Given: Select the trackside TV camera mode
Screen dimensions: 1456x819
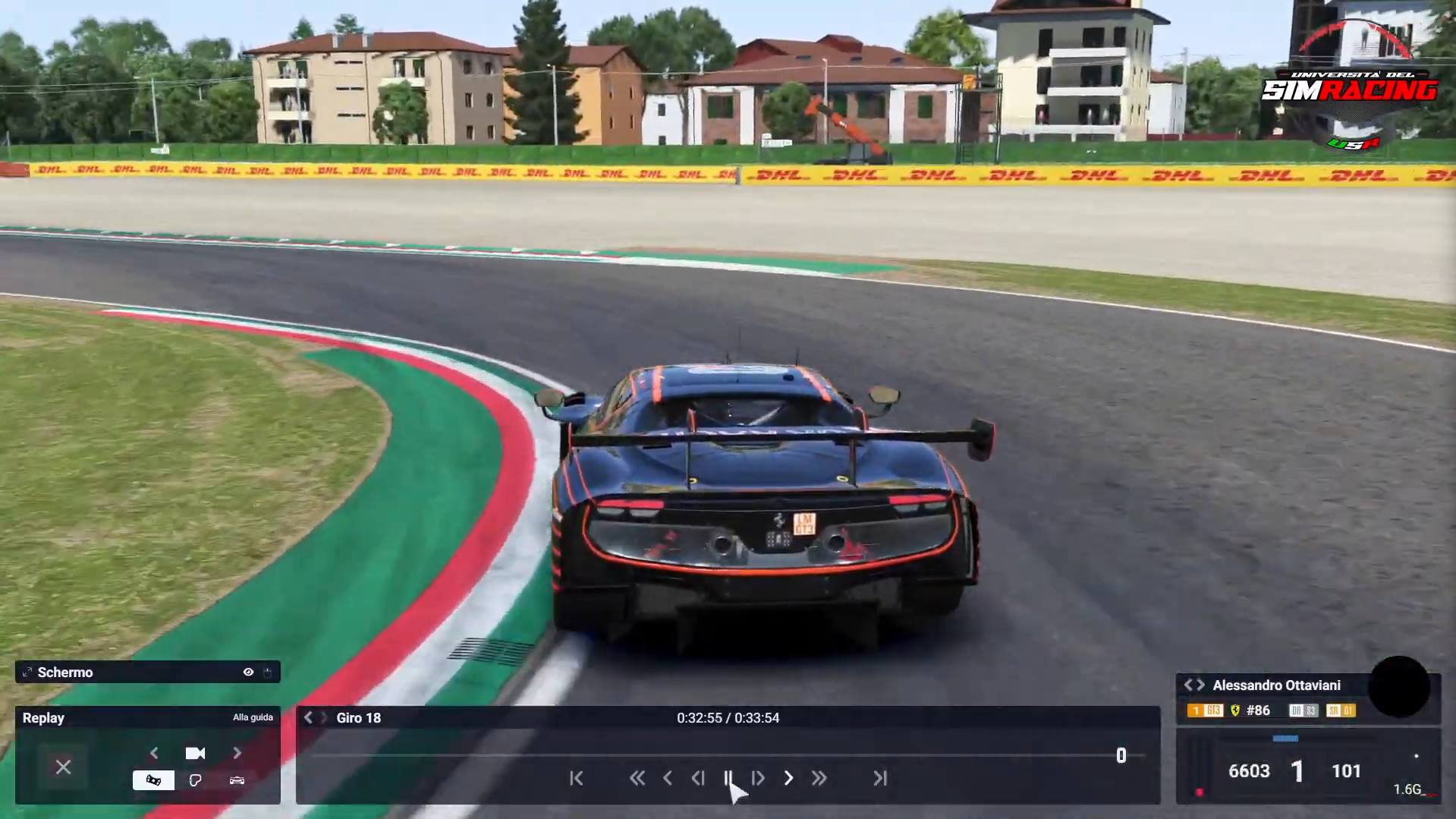Looking at the screenshot, I should (x=153, y=780).
